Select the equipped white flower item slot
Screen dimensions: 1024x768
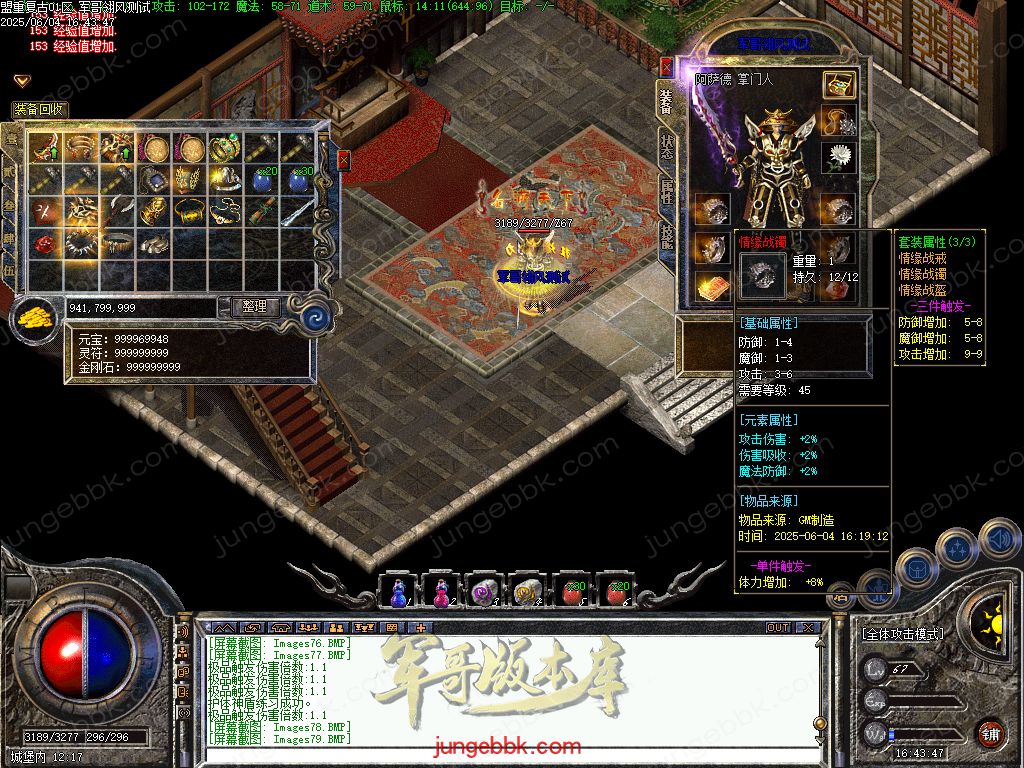(x=839, y=157)
